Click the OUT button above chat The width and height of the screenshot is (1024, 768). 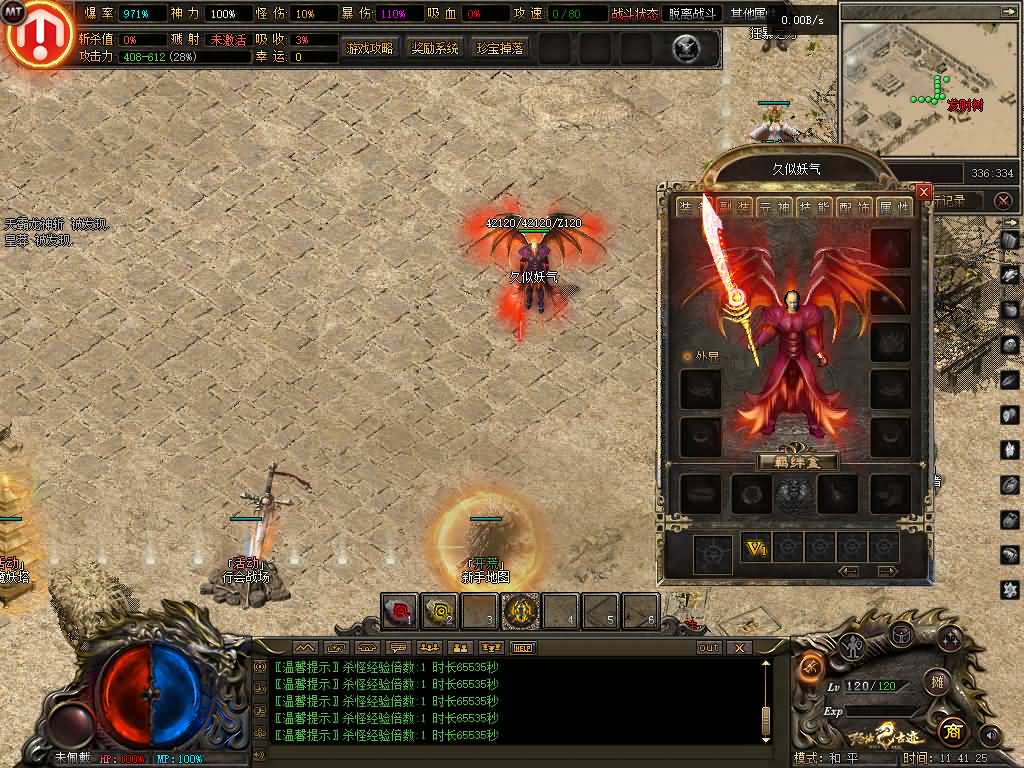[x=708, y=648]
